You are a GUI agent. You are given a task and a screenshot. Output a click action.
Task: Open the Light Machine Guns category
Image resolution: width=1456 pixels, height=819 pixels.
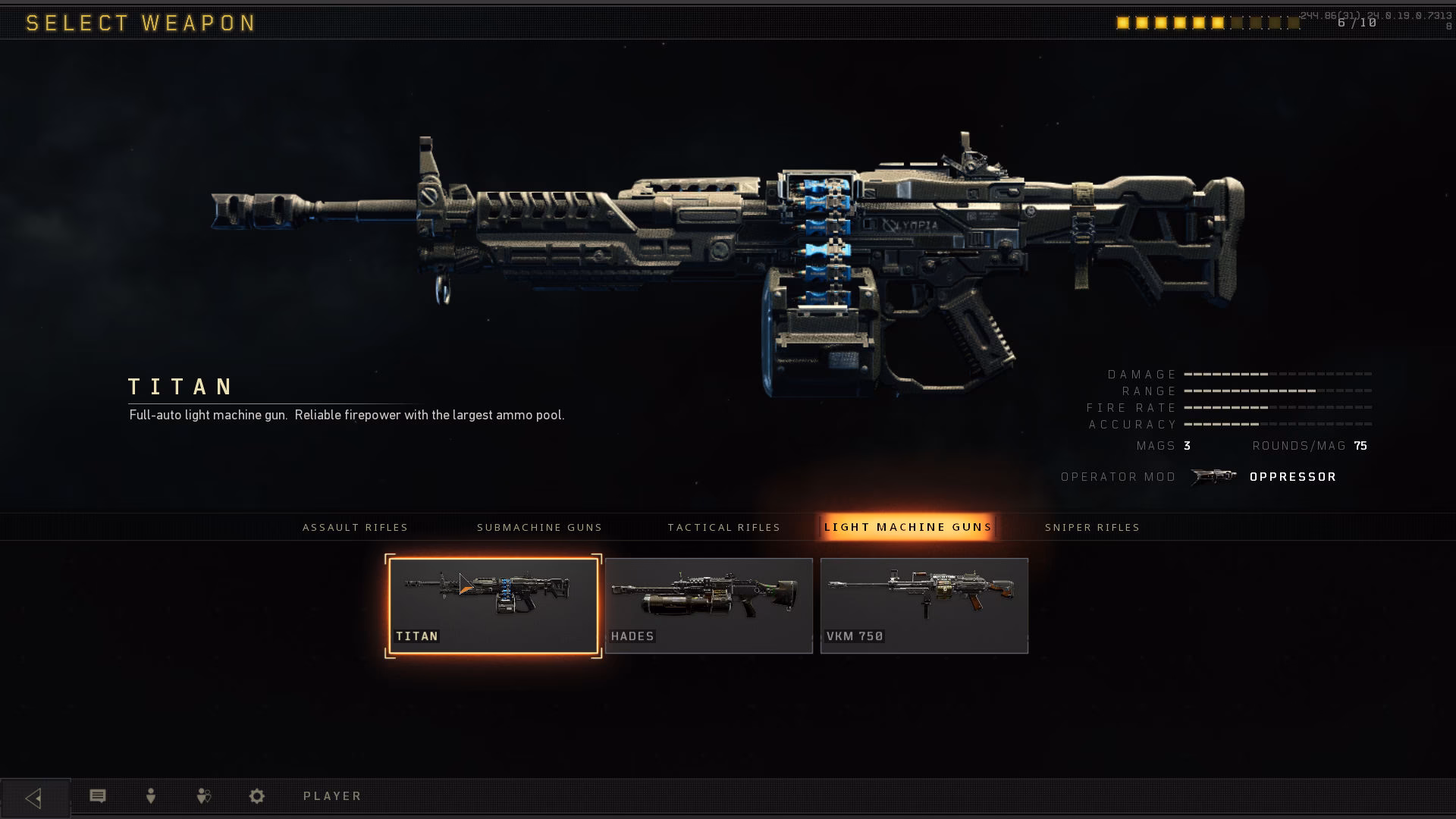coord(908,527)
